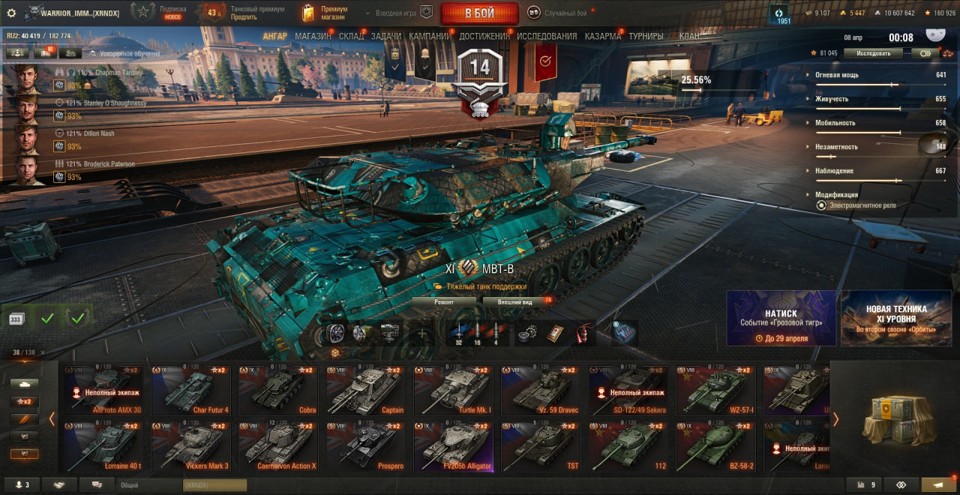Go to the Достижения tab

tap(485, 36)
